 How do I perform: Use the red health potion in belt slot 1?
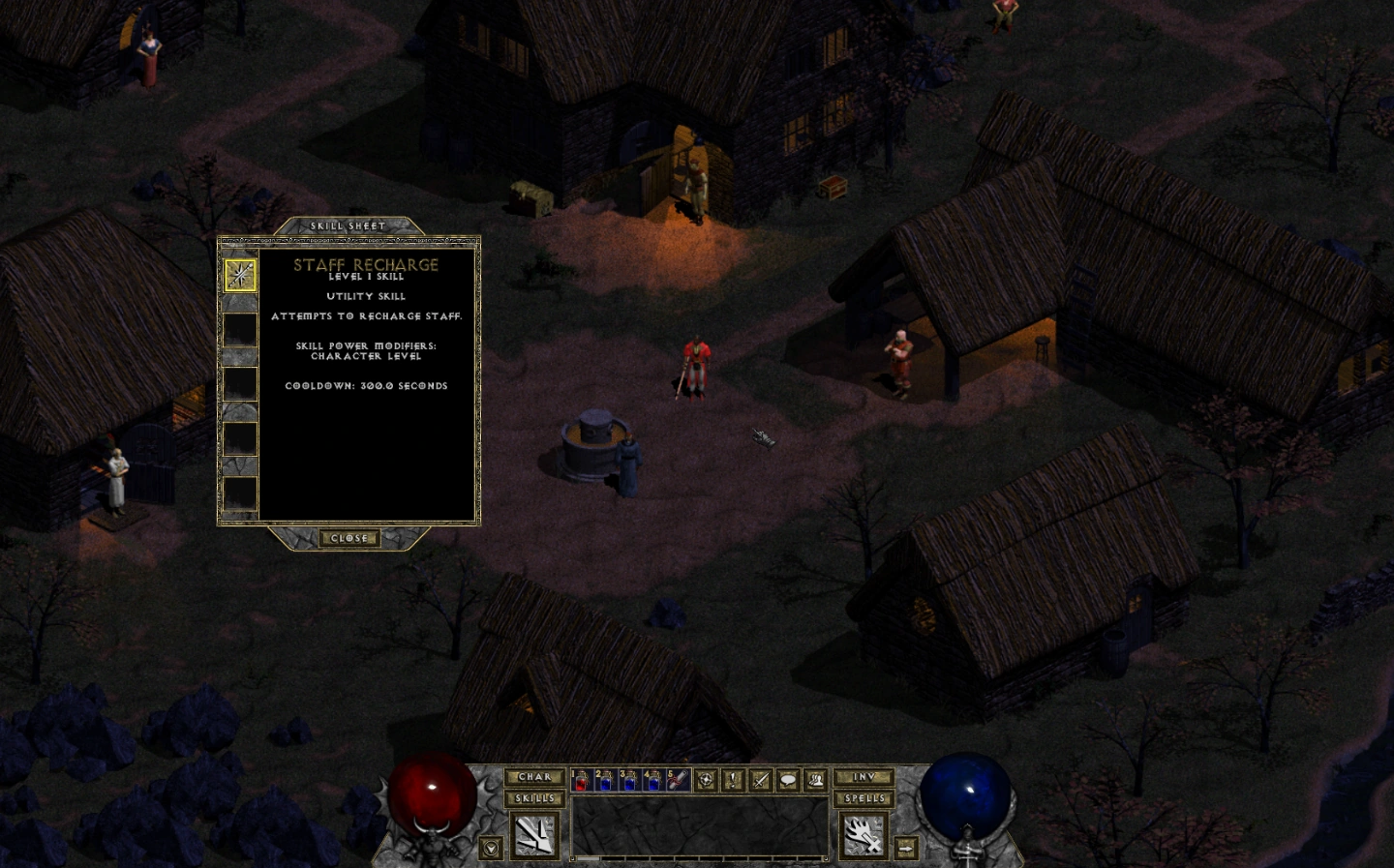click(581, 780)
